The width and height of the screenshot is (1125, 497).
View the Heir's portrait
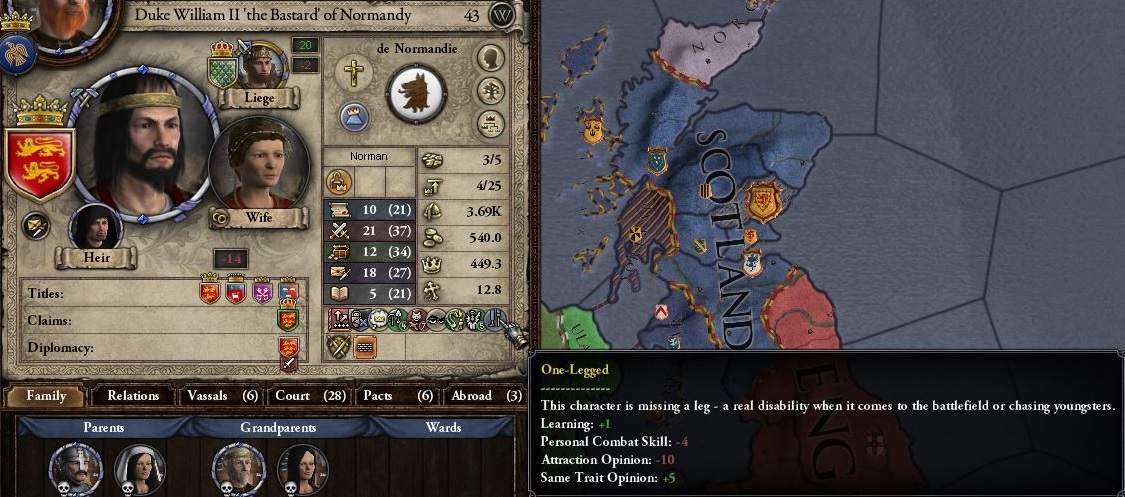96,226
